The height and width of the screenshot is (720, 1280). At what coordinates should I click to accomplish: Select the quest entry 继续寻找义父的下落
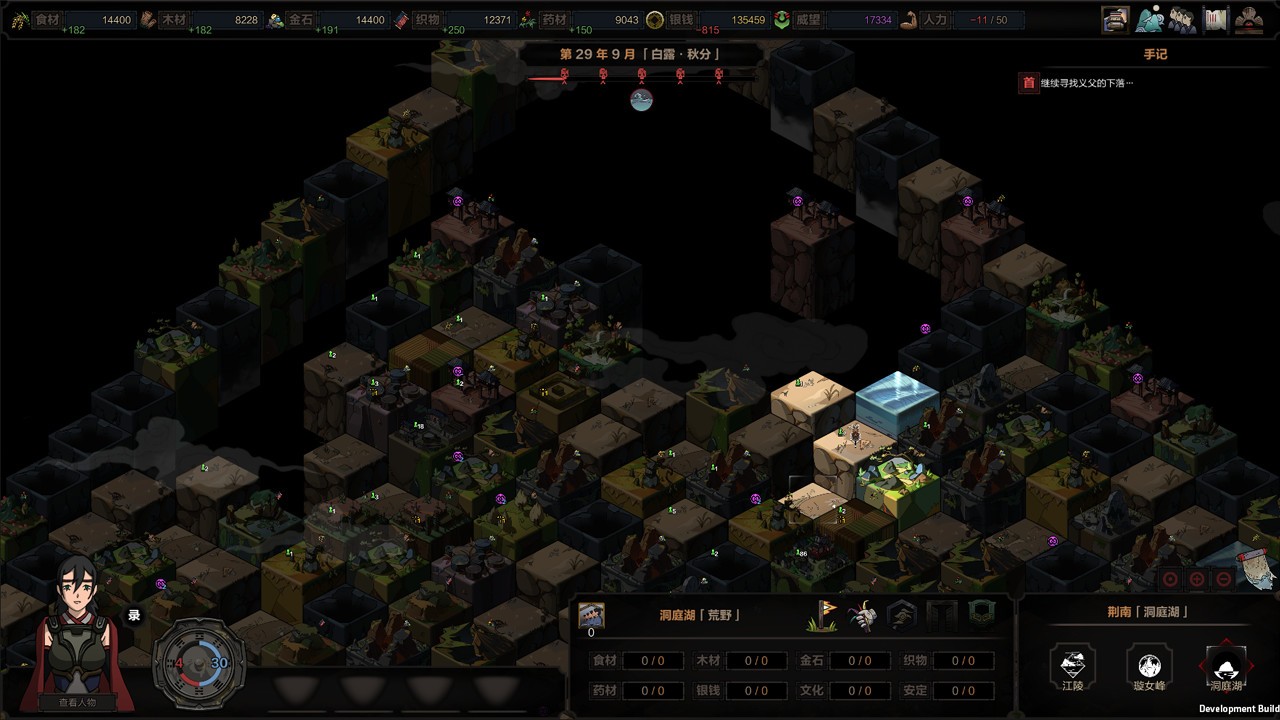pyautogui.click(x=1086, y=83)
